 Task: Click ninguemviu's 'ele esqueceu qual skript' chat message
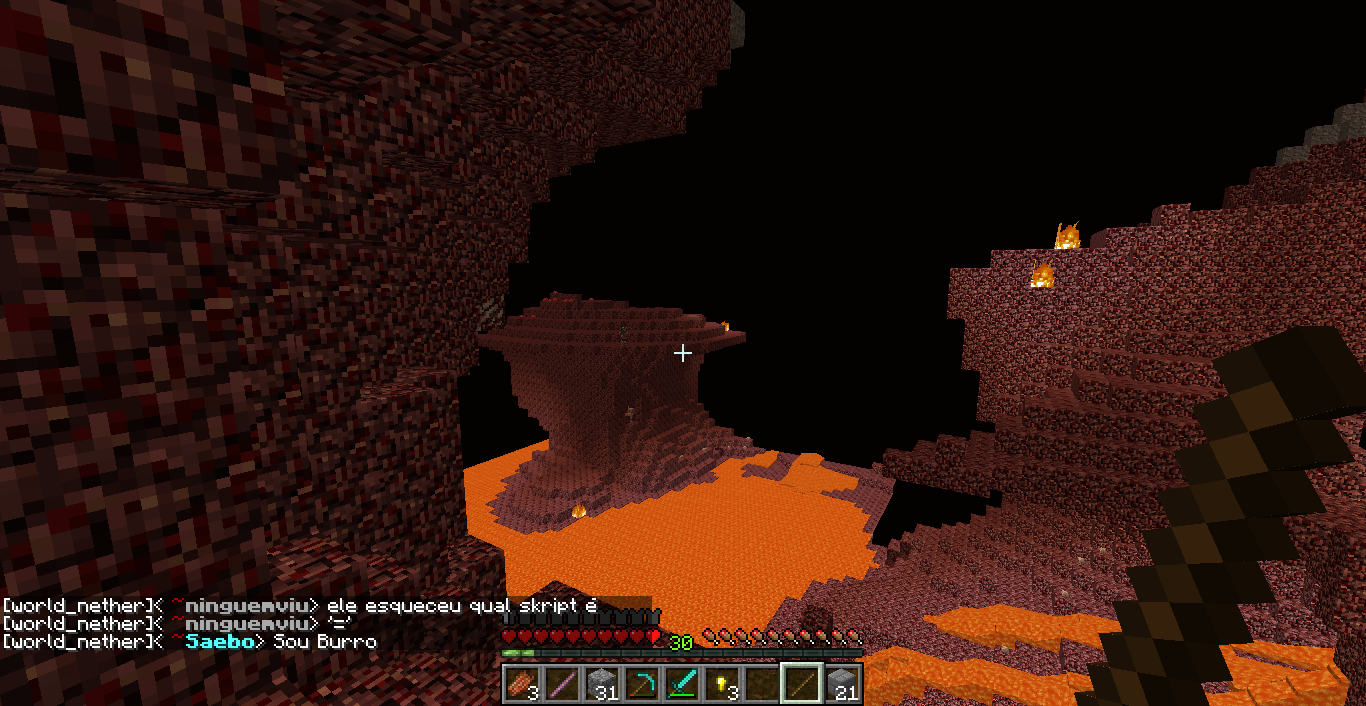click(x=461, y=606)
